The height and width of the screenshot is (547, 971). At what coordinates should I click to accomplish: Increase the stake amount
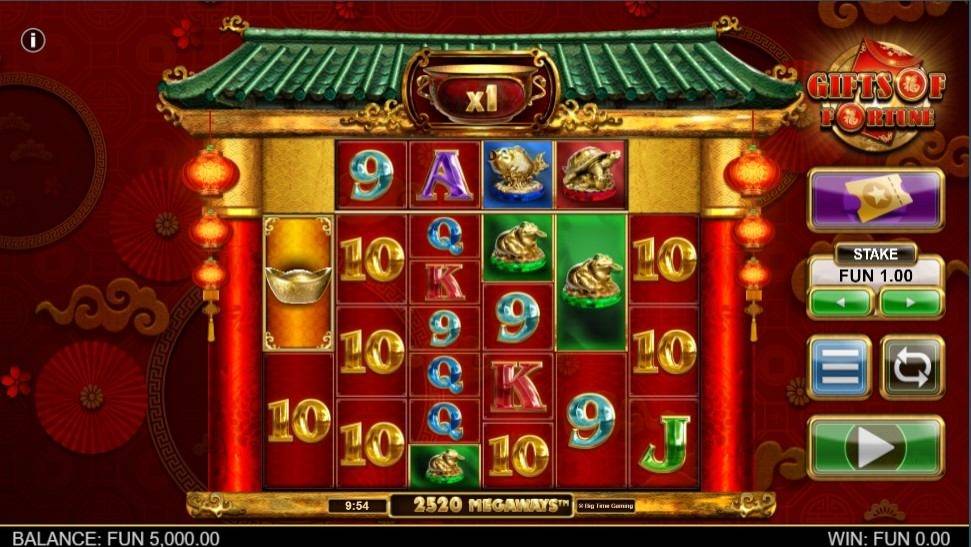(910, 301)
